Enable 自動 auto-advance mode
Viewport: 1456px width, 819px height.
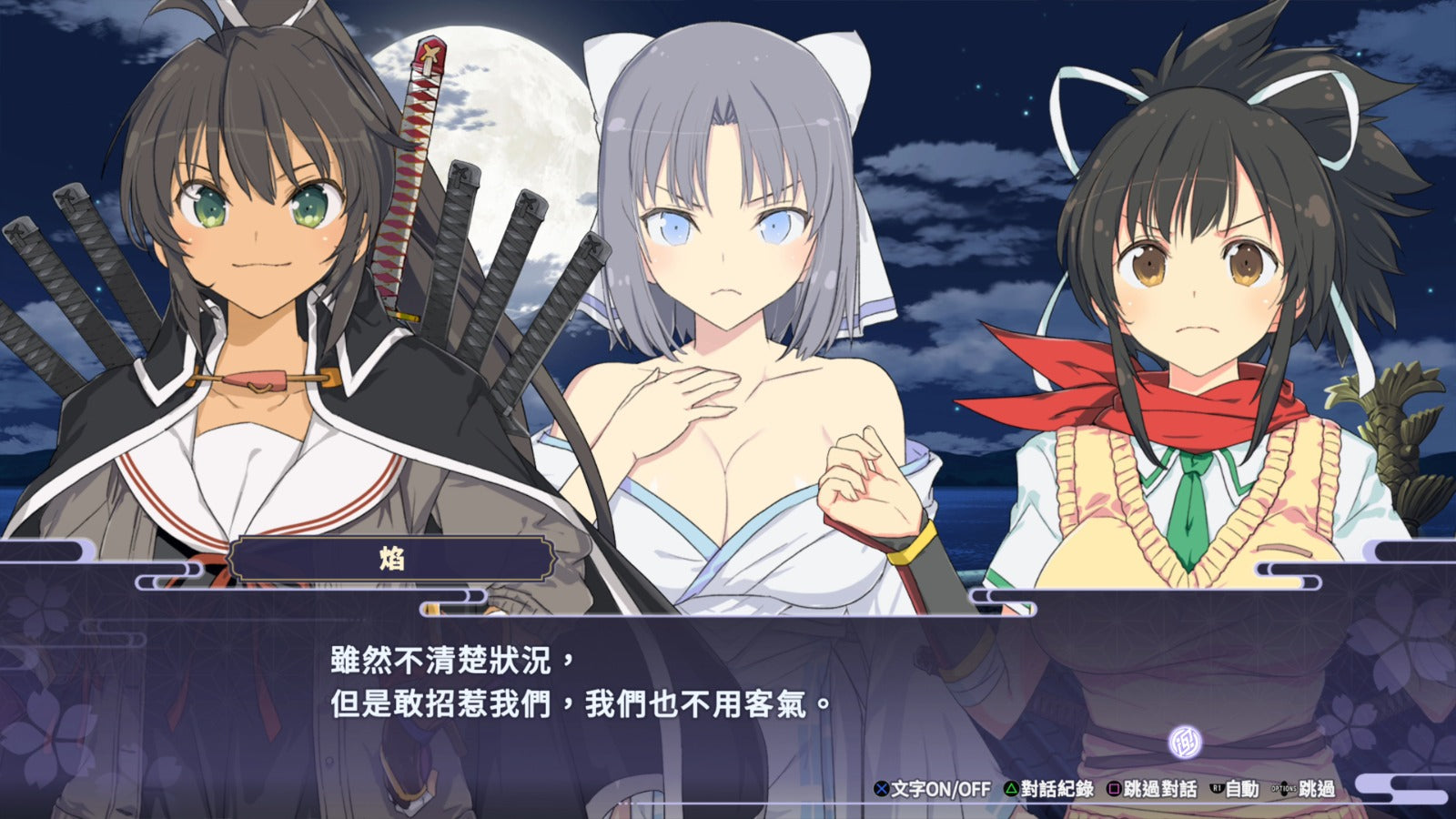[1242, 788]
